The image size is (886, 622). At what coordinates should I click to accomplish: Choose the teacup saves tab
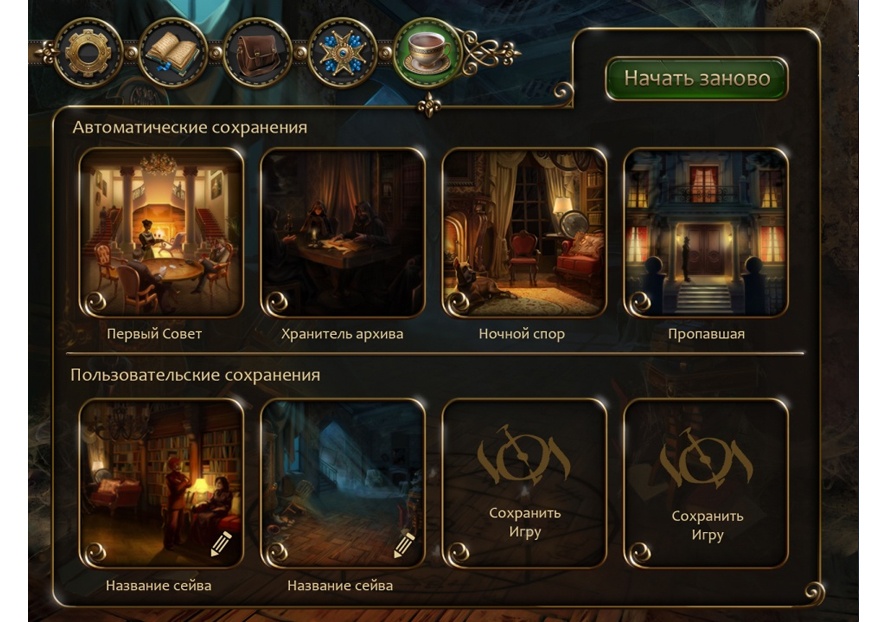point(428,53)
